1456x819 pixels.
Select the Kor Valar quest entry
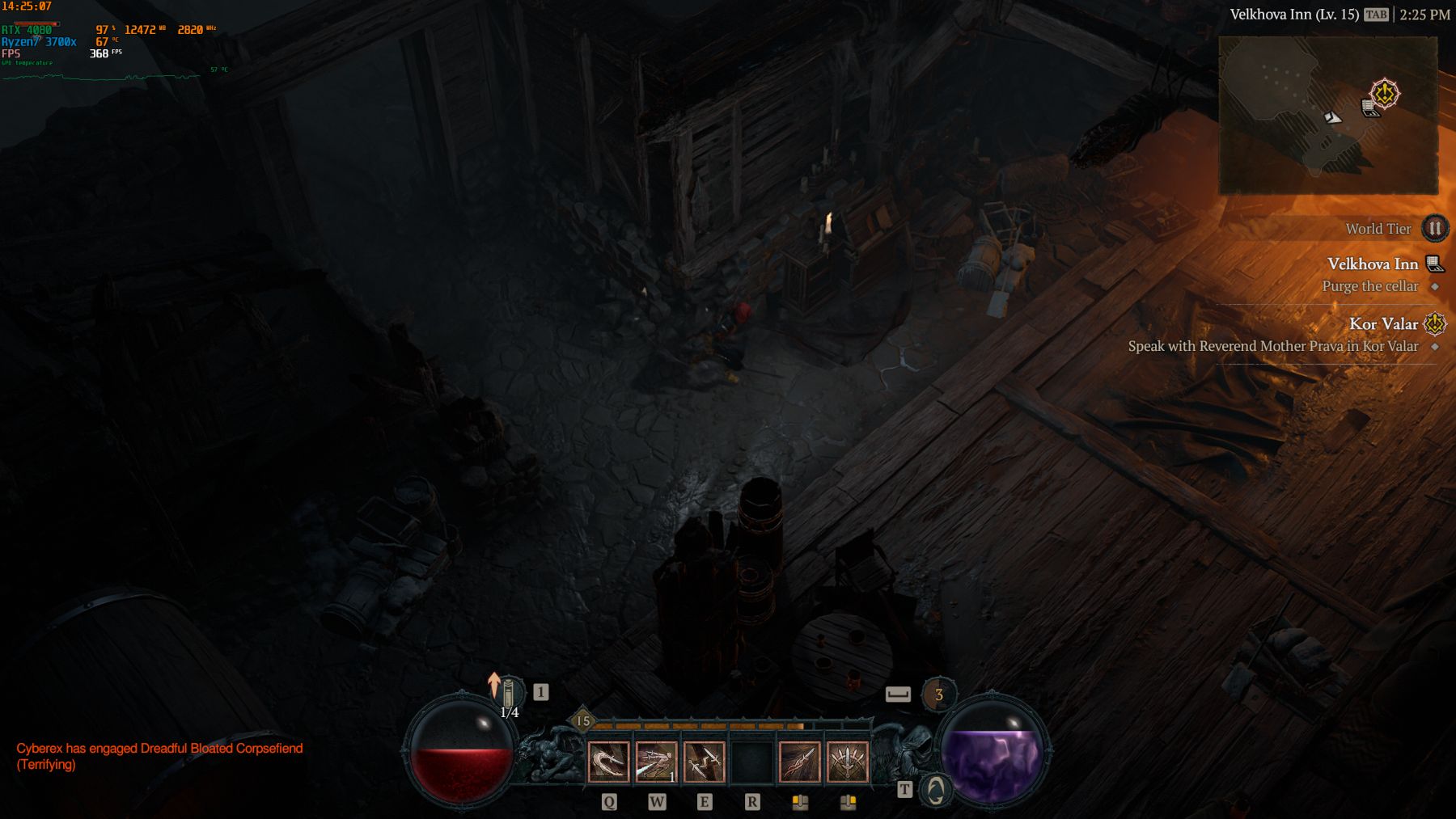pyautogui.click(x=1384, y=324)
